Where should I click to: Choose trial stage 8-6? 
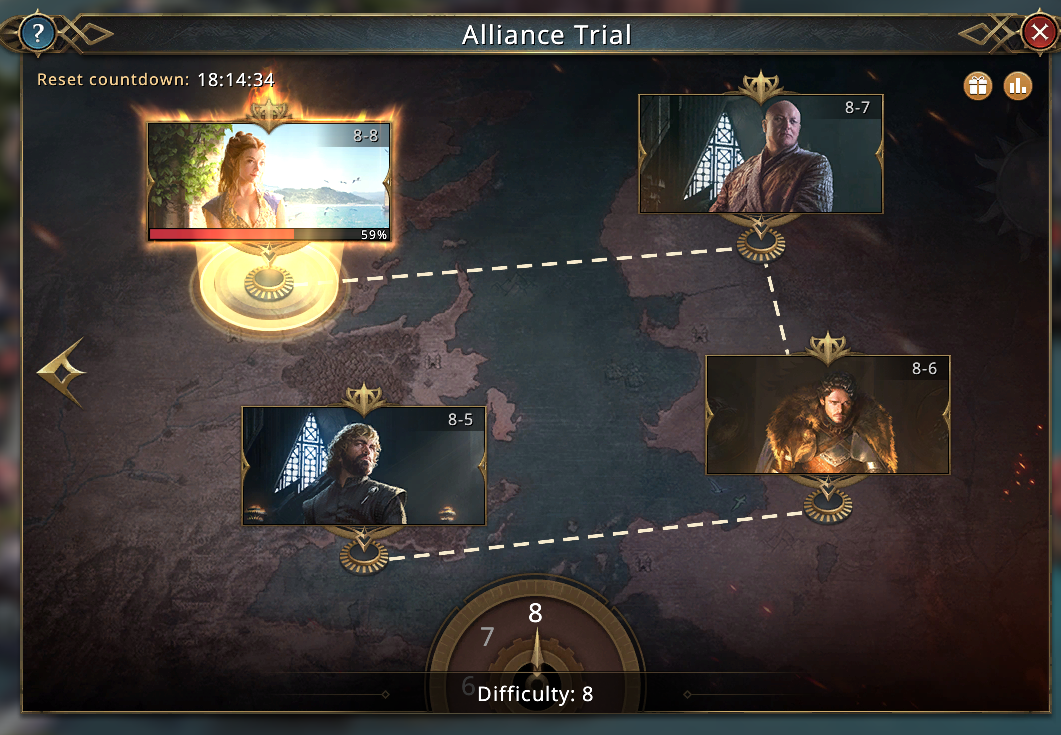tap(828, 414)
